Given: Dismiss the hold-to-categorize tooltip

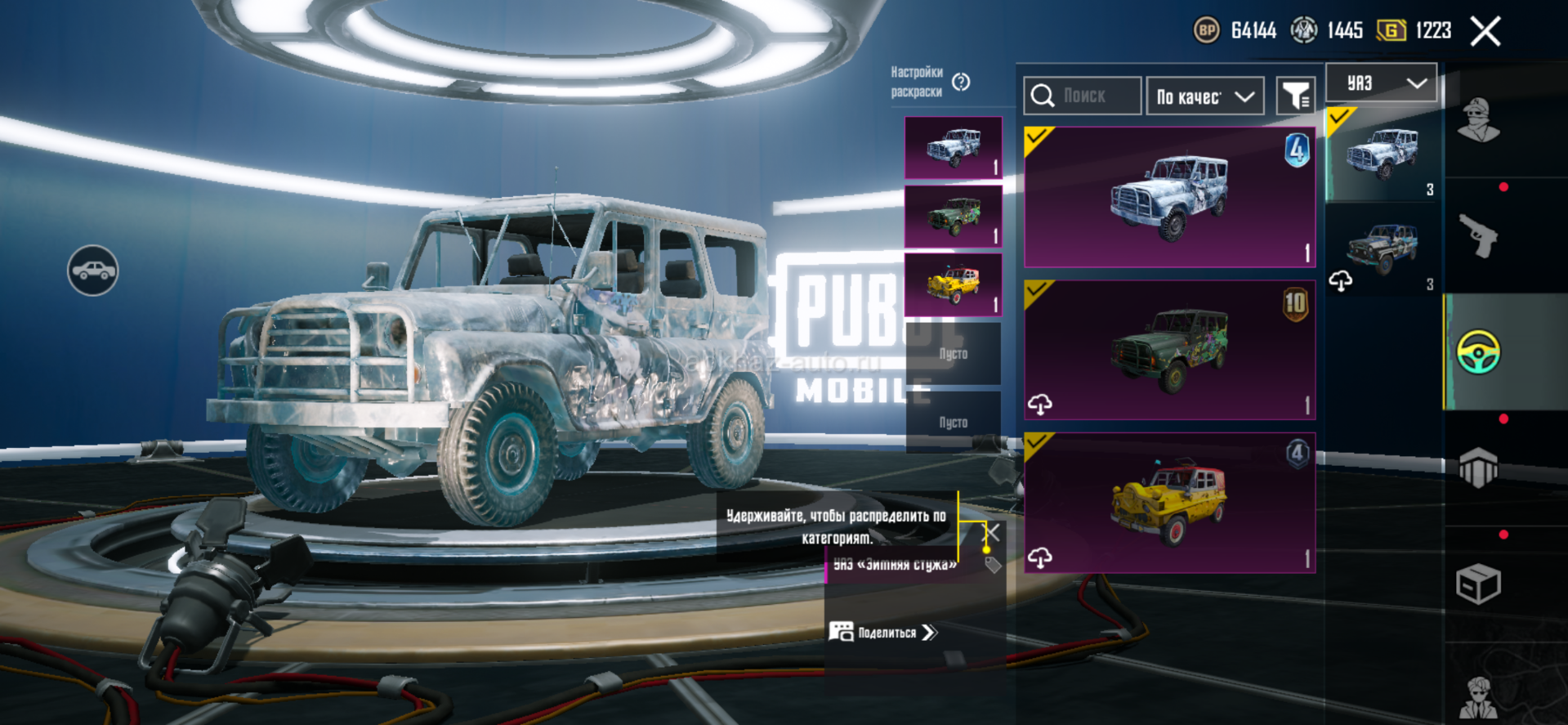Looking at the screenshot, I should click(x=991, y=533).
